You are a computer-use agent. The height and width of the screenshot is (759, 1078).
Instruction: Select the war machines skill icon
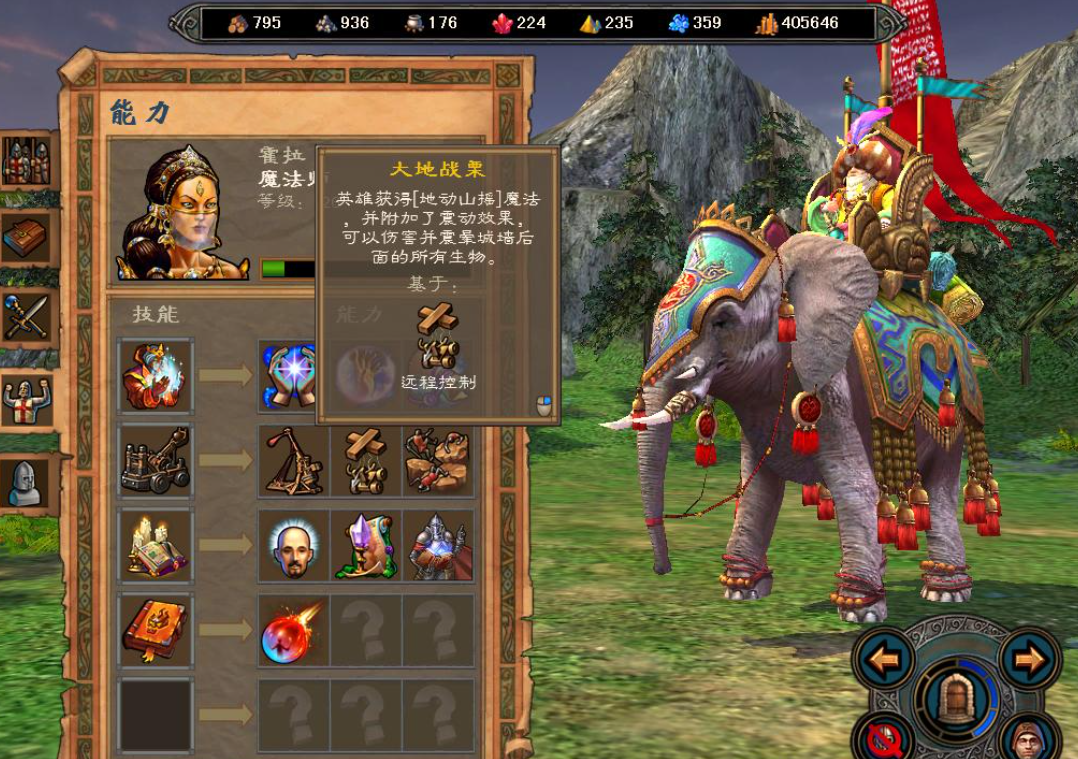[x=156, y=460]
